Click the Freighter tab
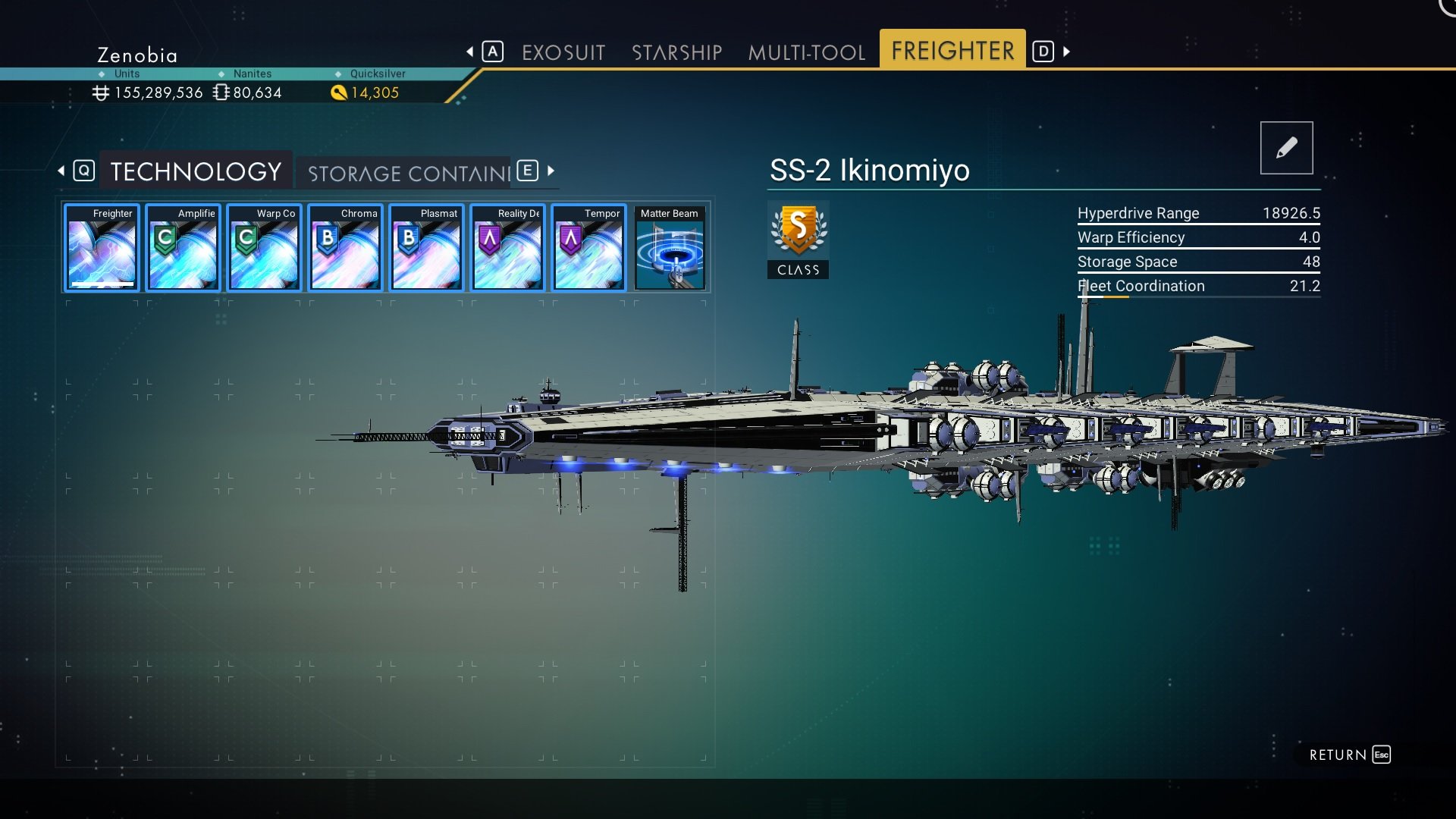Image resolution: width=1456 pixels, height=819 pixels. (952, 51)
